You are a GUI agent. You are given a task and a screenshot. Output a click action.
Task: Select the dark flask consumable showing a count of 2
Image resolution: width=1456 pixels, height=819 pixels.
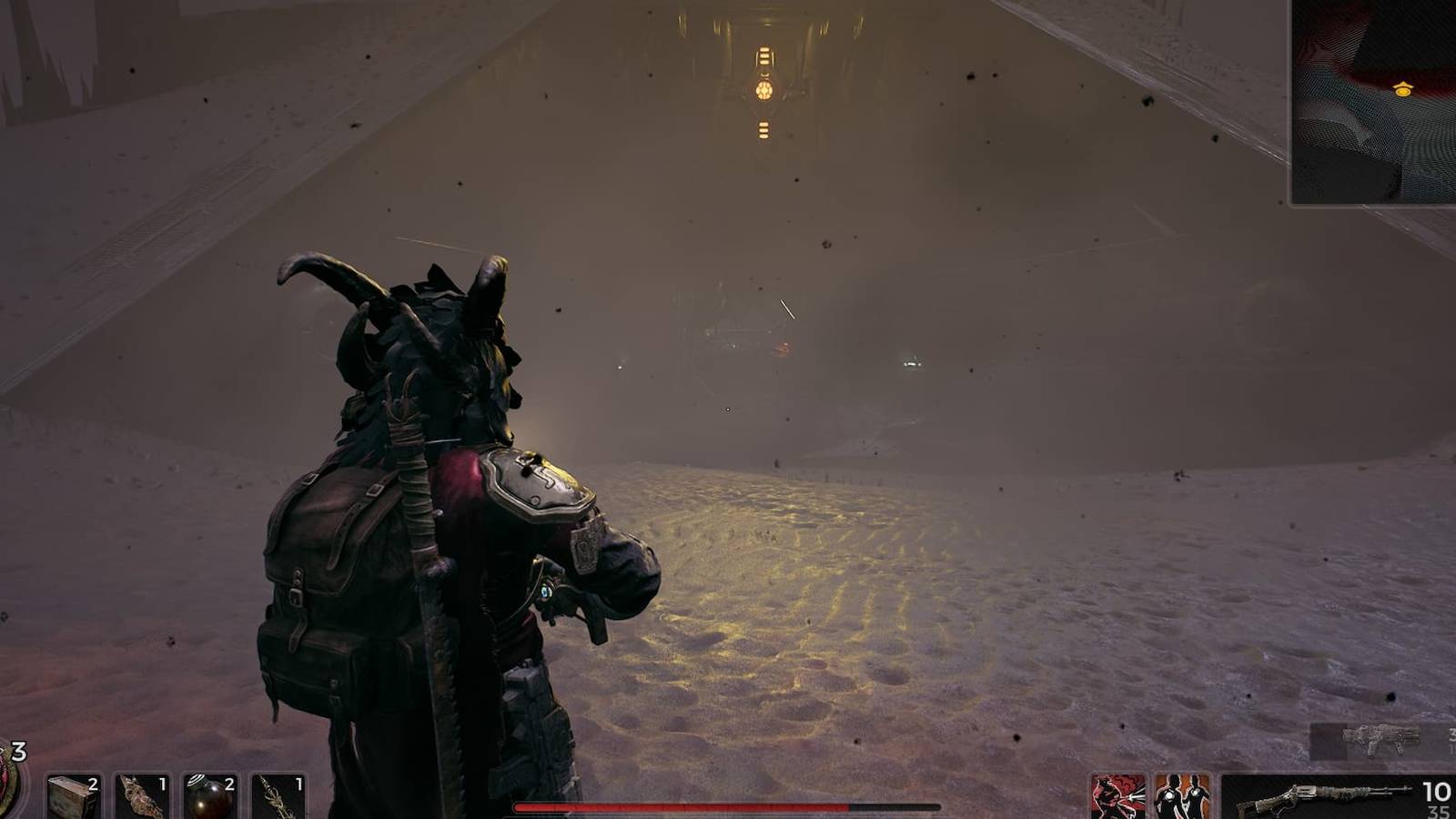(x=207, y=799)
